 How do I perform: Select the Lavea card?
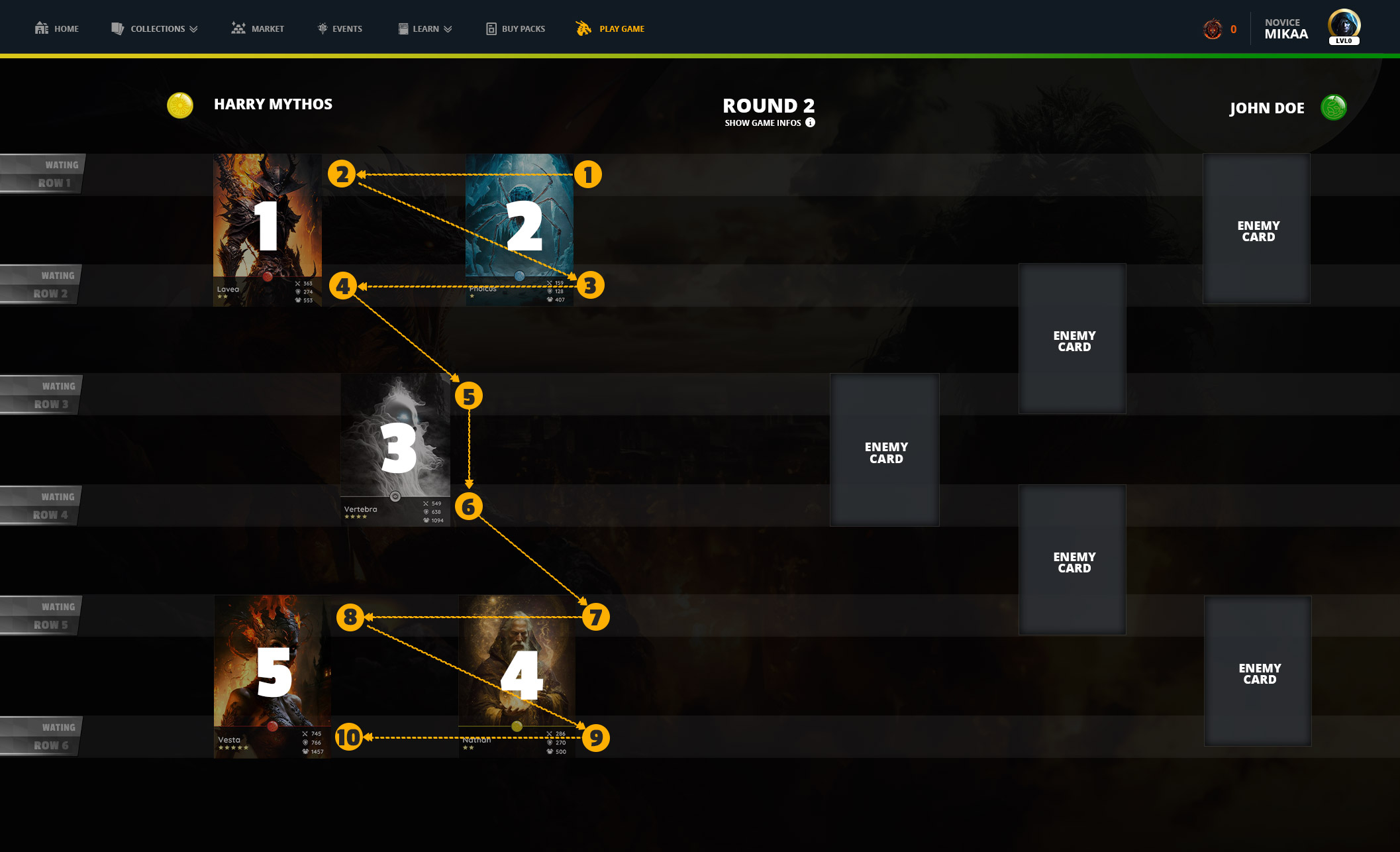coord(268,229)
